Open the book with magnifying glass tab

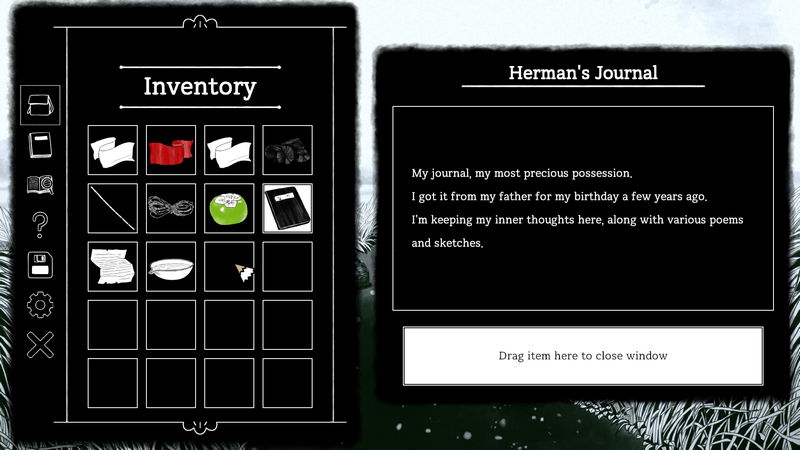point(40,185)
